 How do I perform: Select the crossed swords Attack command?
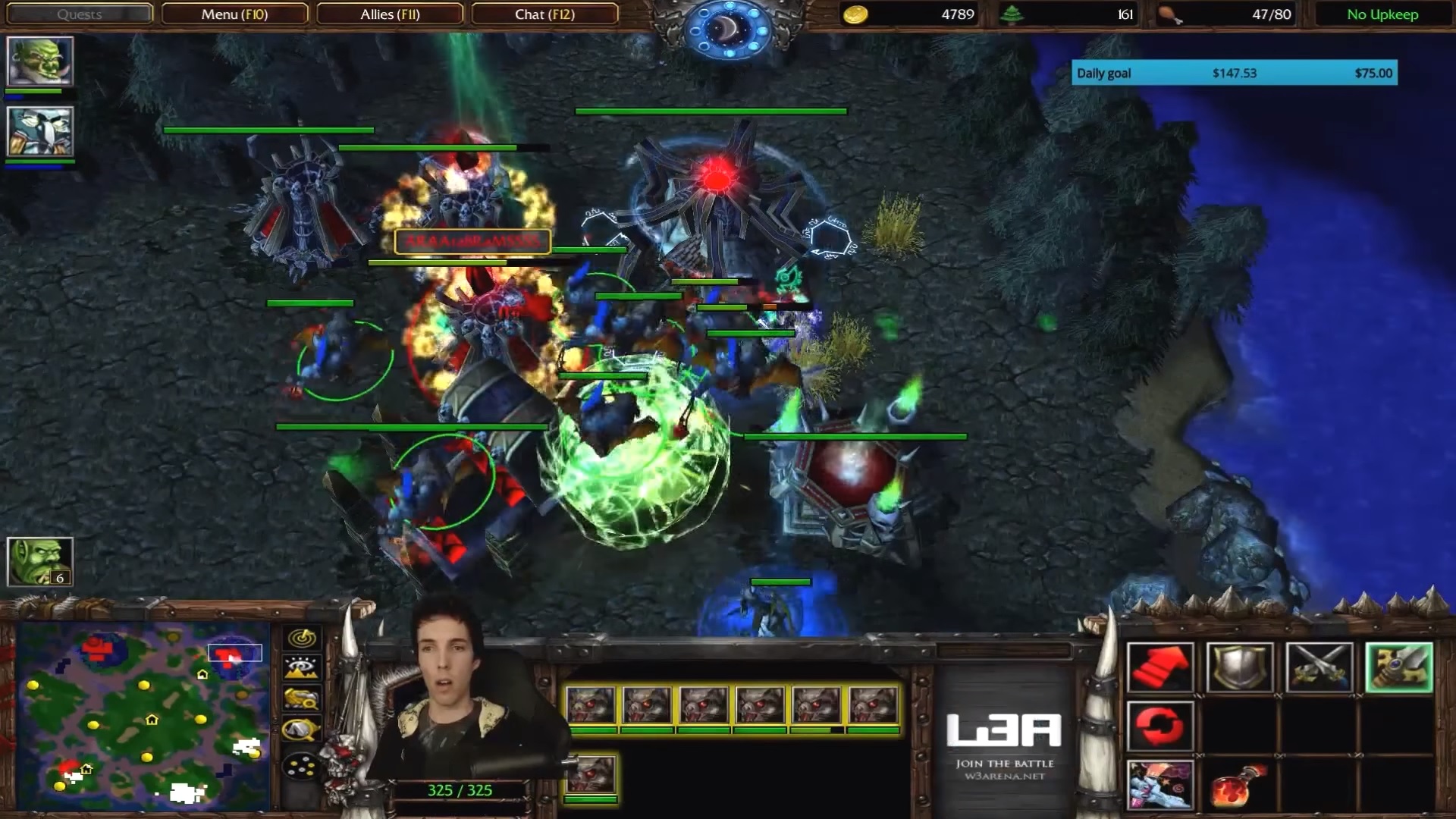[1319, 667]
